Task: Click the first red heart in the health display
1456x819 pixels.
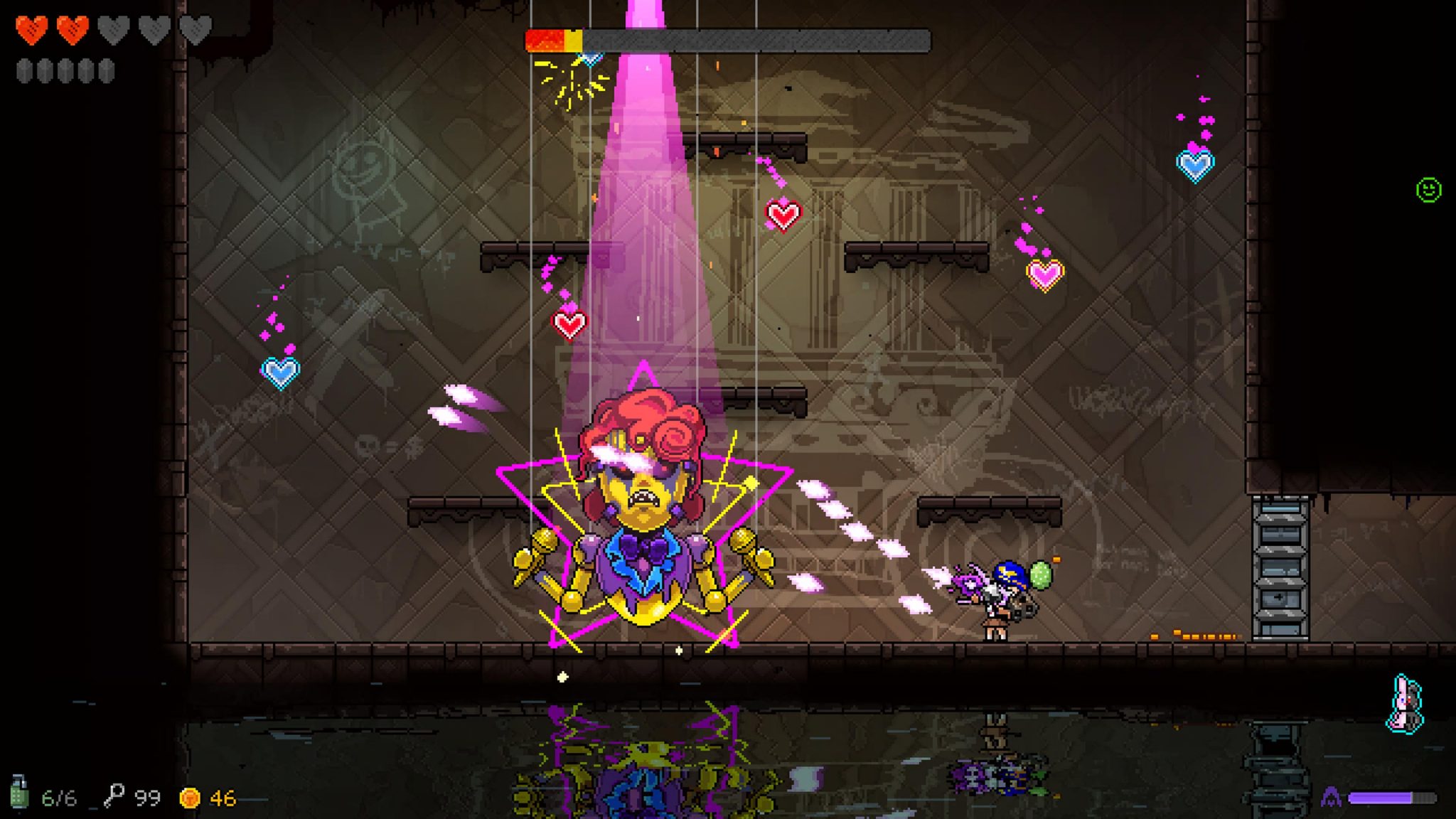Action: (x=30, y=30)
